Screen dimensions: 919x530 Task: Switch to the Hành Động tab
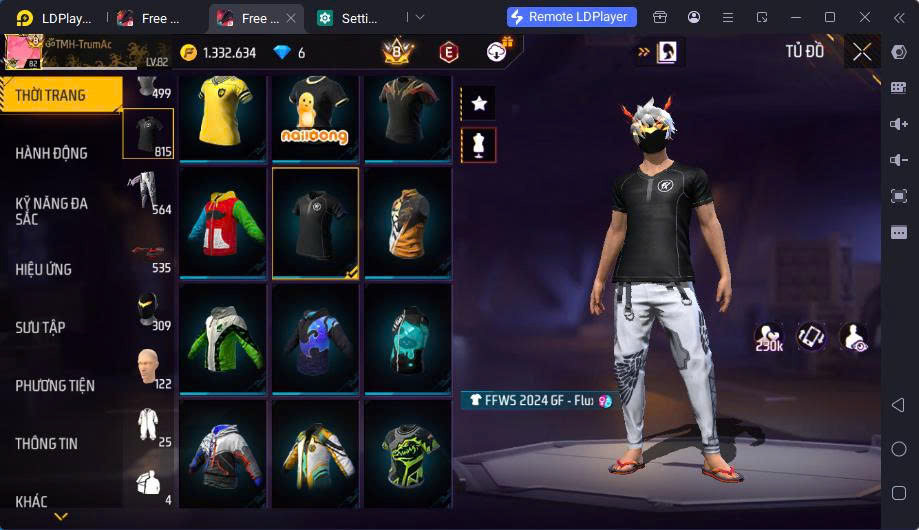click(52, 153)
